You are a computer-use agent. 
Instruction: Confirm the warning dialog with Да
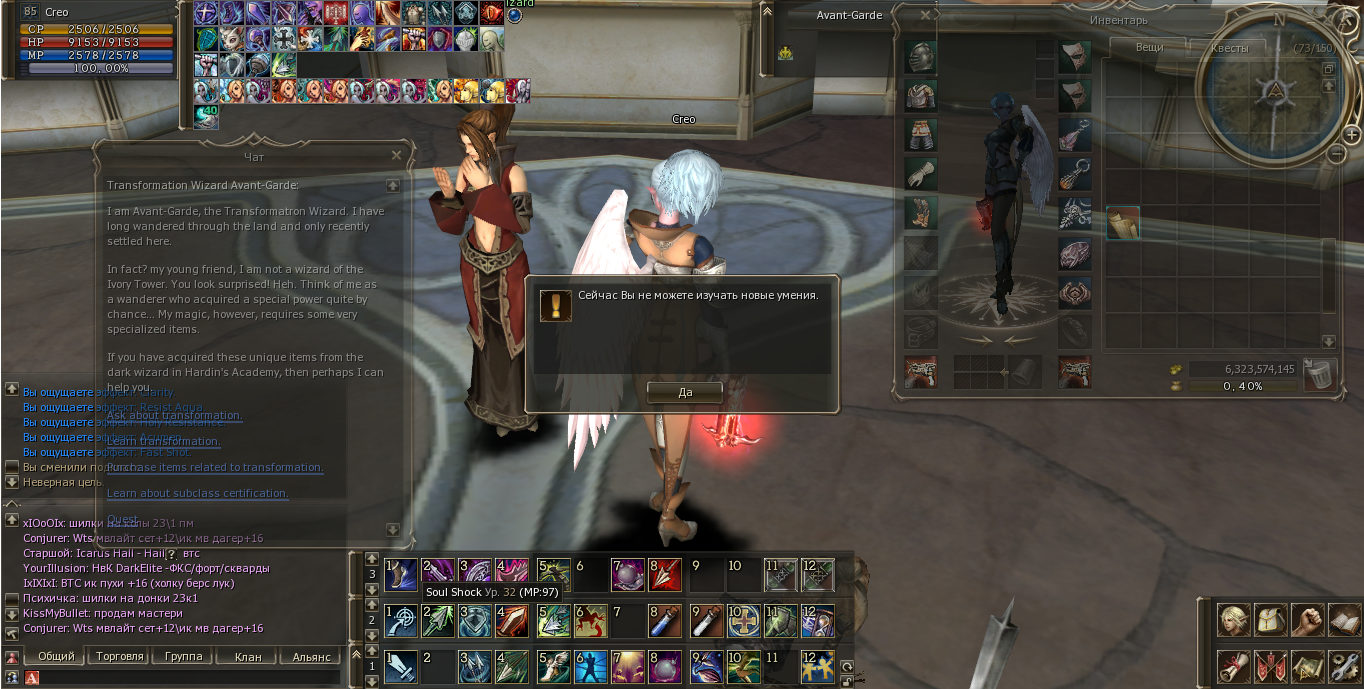click(x=685, y=392)
